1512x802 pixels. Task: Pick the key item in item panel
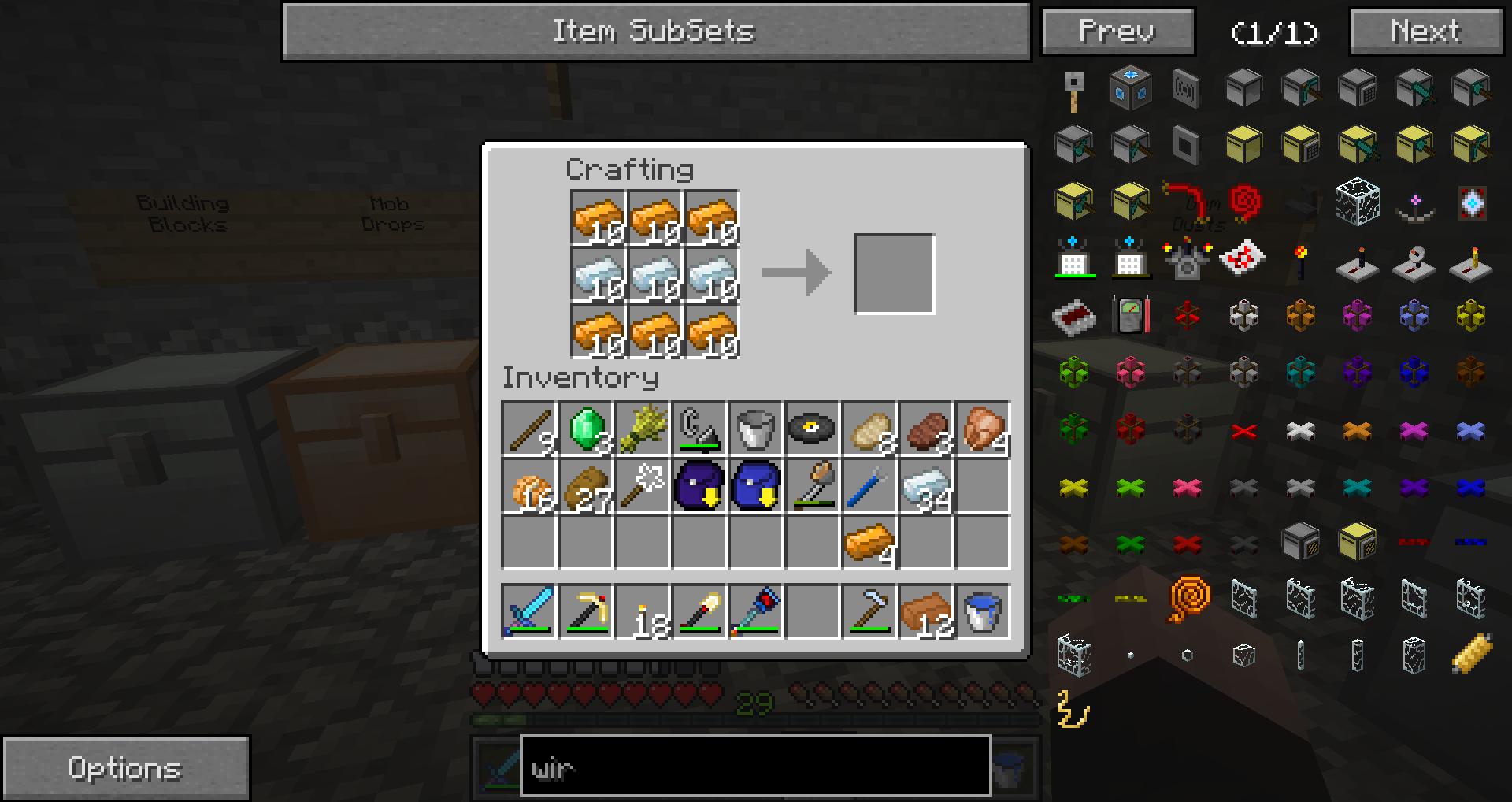(1074, 90)
